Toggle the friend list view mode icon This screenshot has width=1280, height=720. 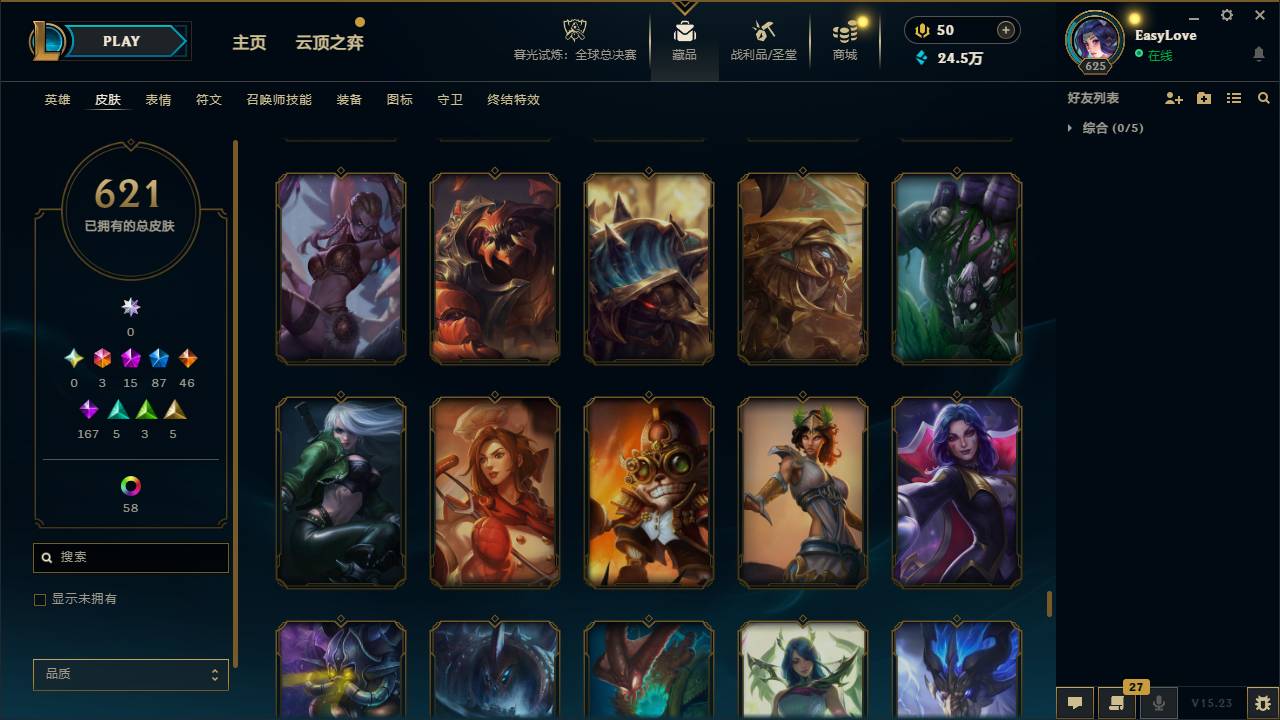(1233, 98)
